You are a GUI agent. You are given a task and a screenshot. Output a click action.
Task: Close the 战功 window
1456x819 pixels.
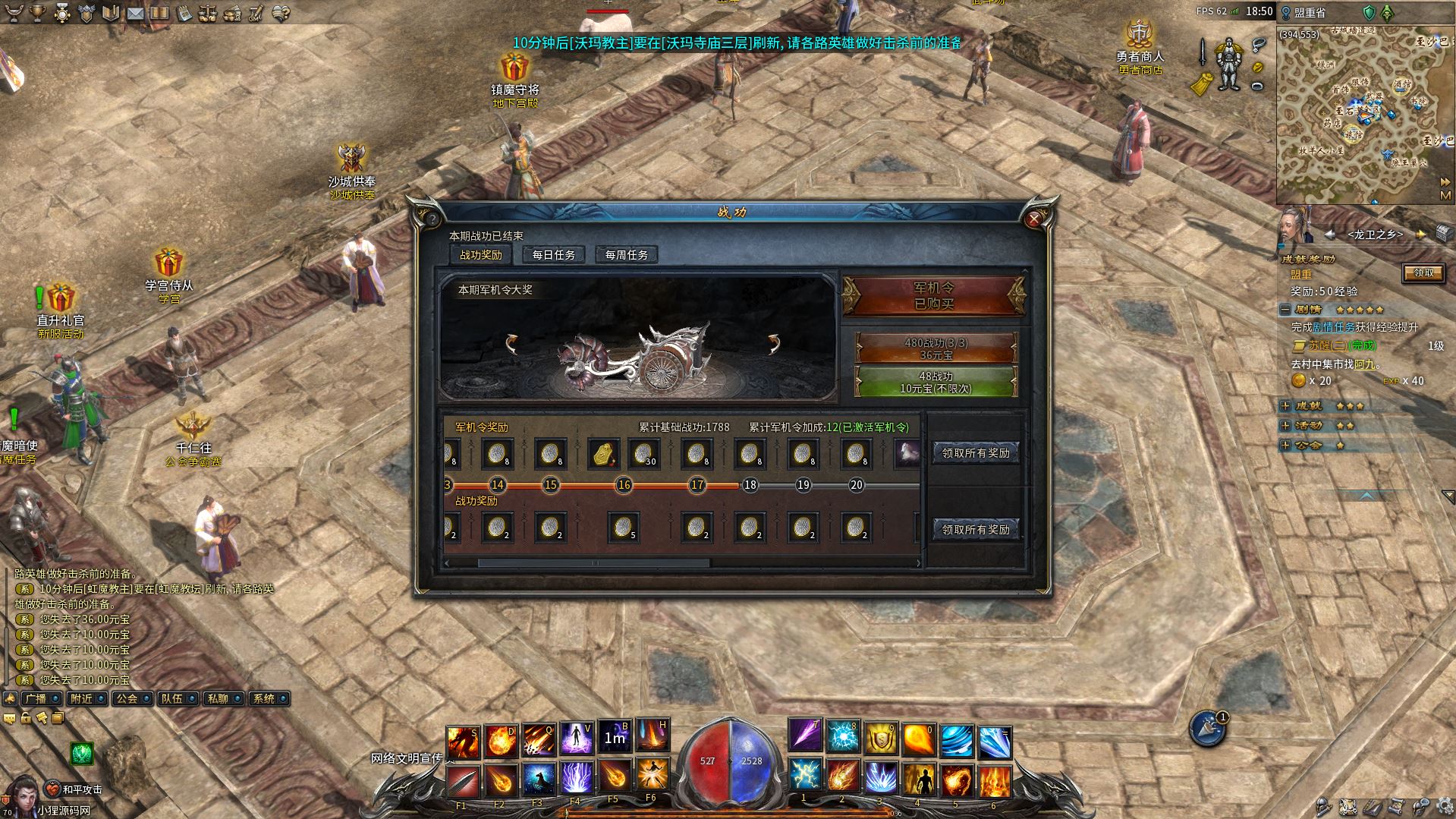coord(1033,219)
